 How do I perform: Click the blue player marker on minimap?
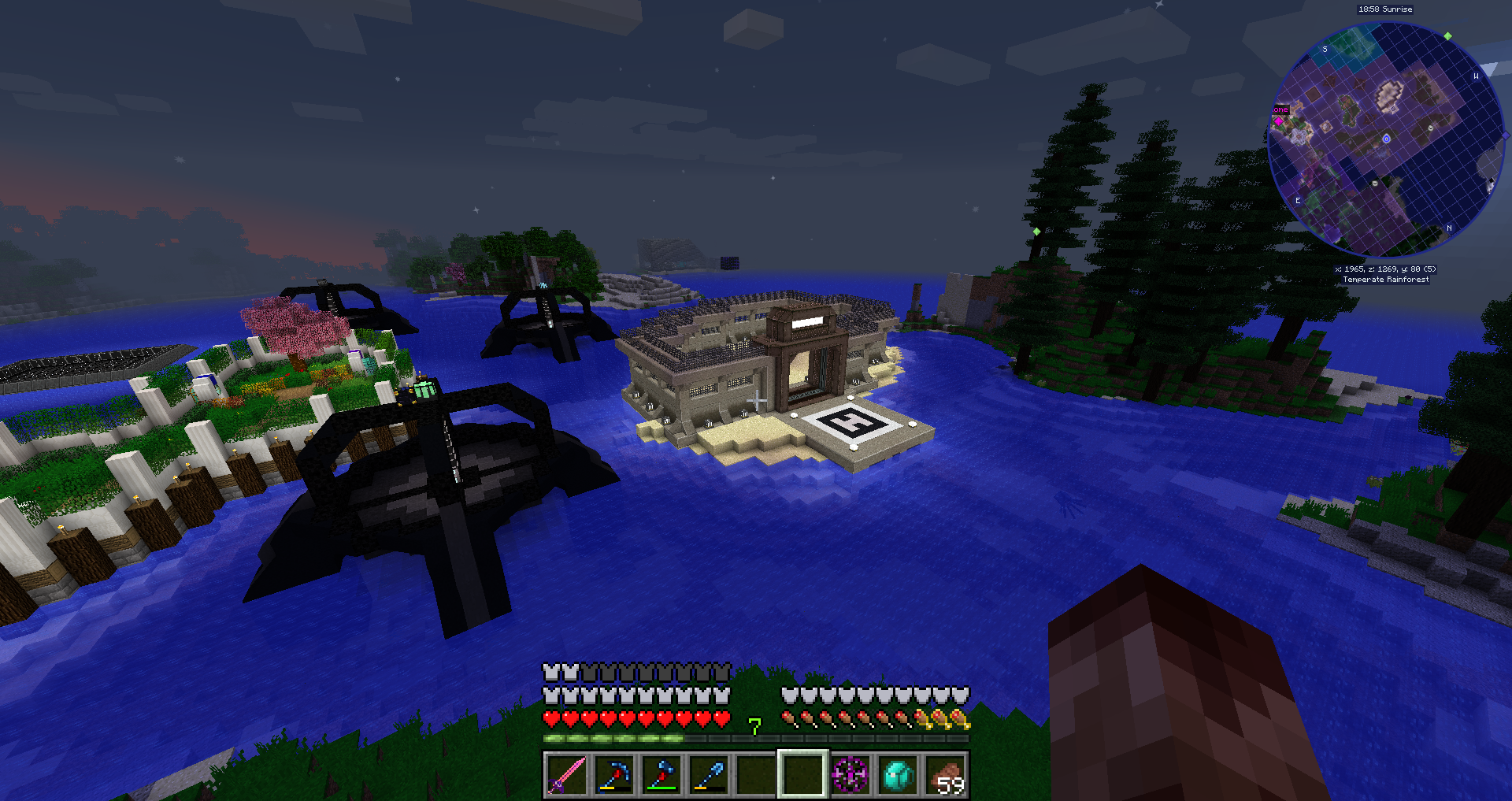(1386, 139)
